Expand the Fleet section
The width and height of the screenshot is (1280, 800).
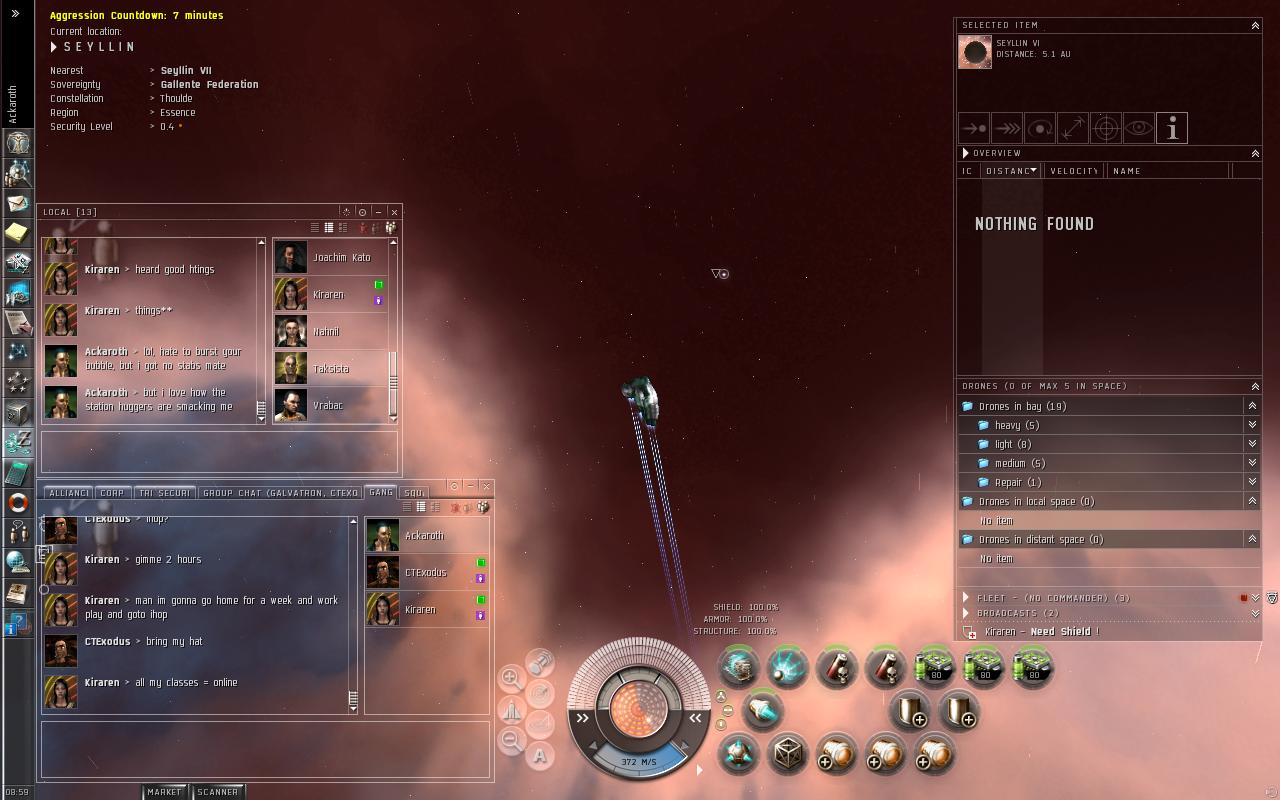point(966,598)
